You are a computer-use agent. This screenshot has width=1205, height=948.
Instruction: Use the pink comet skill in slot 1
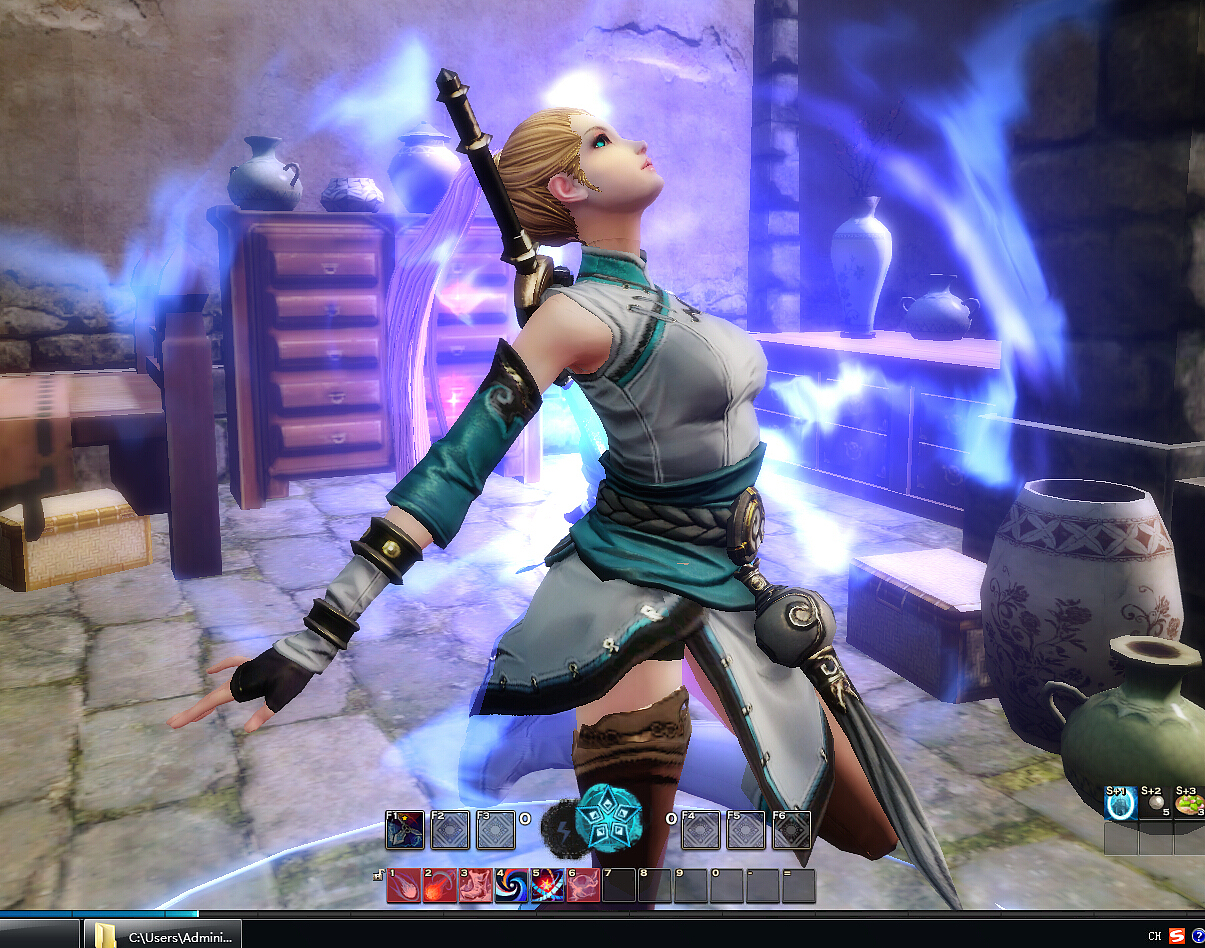[403, 886]
